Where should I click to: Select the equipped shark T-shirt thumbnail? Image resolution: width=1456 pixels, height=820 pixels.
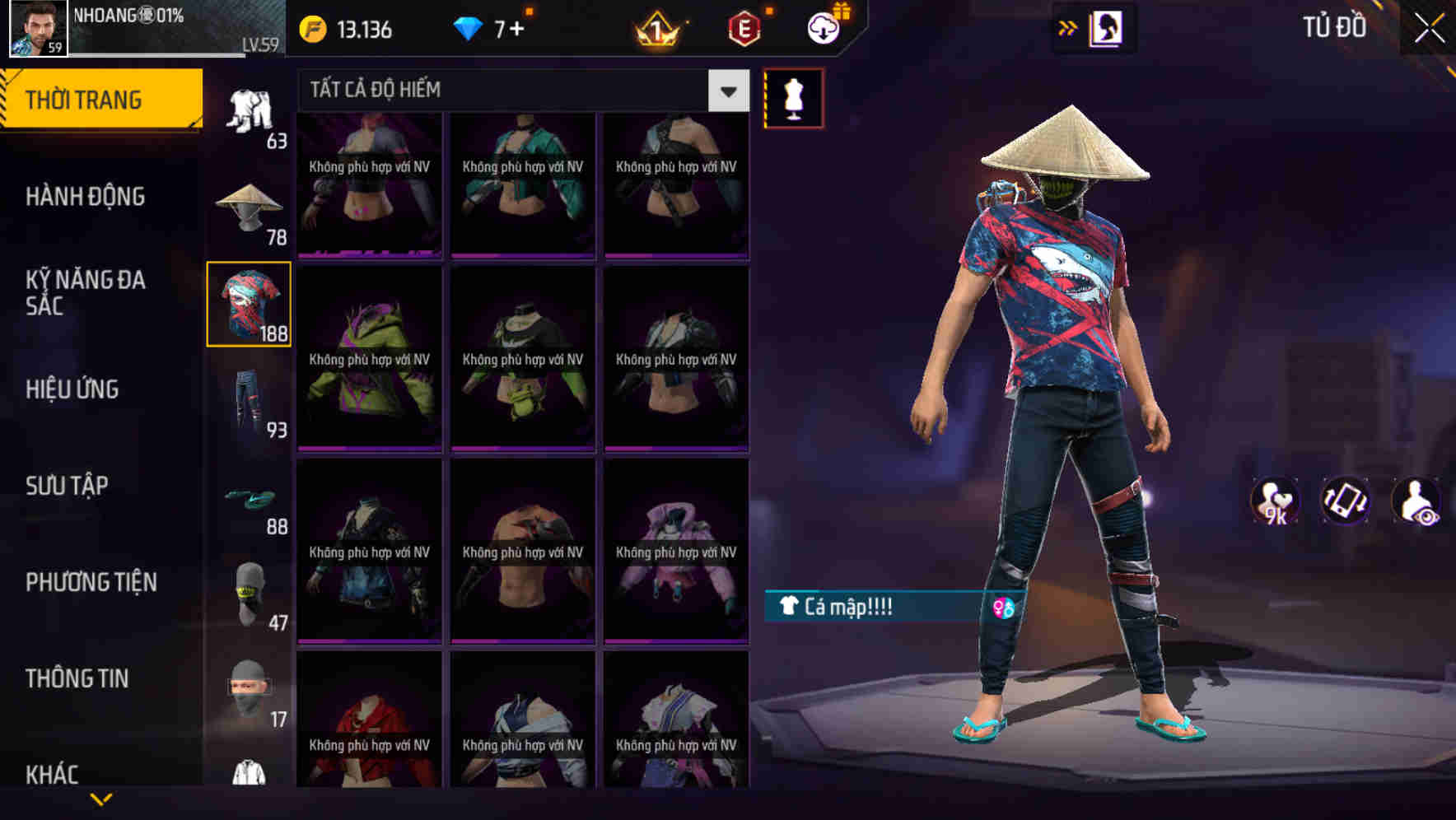(x=249, y=305)
